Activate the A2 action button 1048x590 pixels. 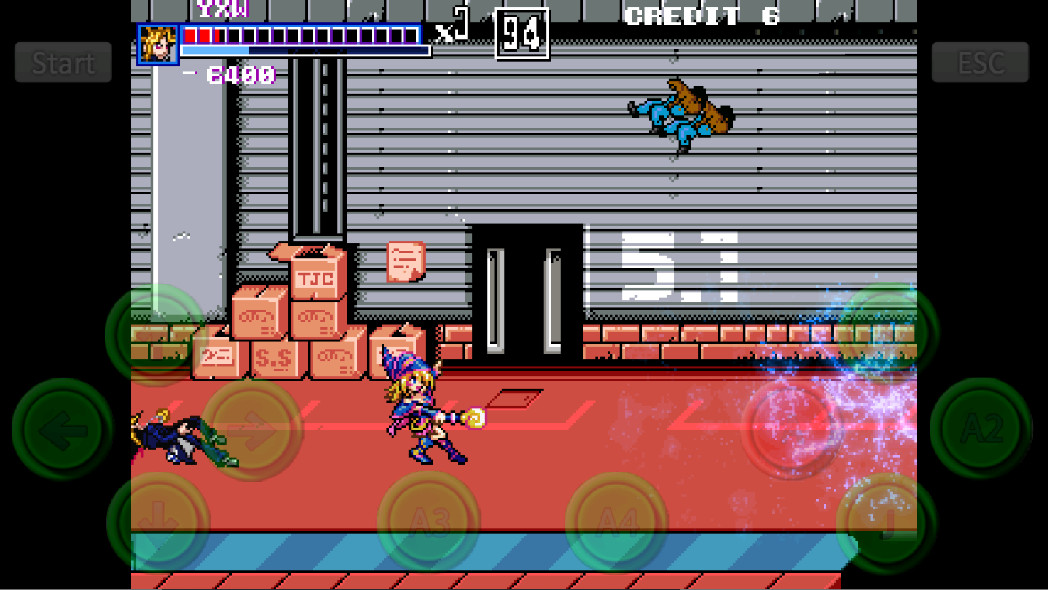coord(980,429)
